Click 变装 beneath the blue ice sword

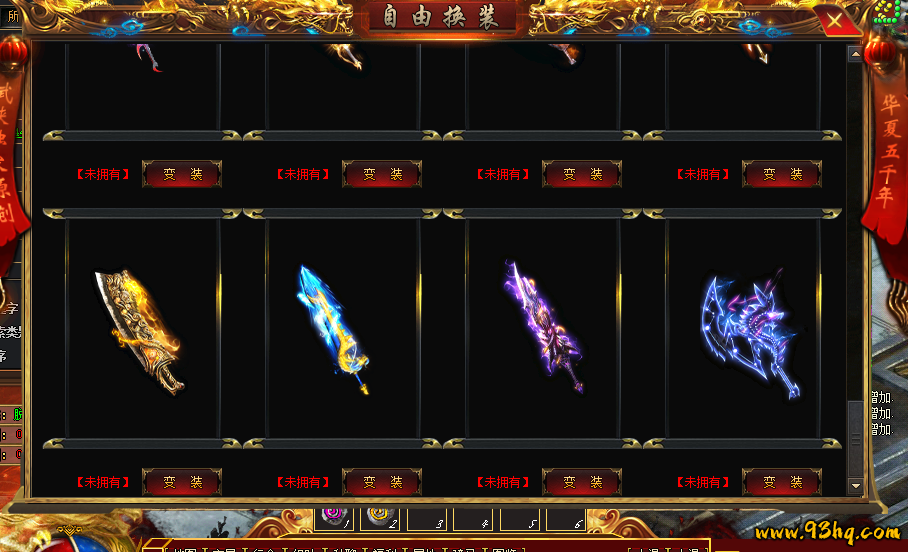pos(382,482)
